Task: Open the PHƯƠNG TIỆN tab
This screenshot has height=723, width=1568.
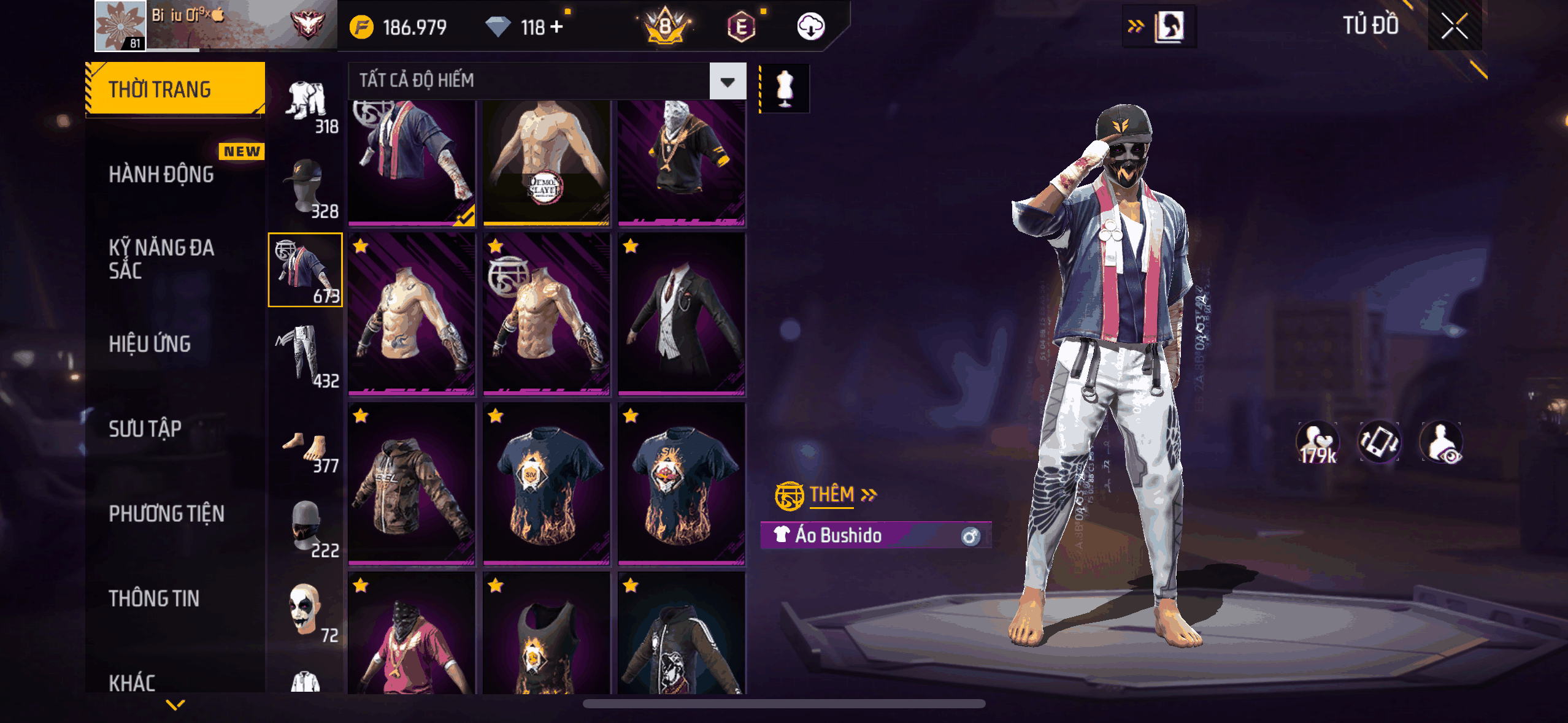Action: click(x=166, y=513)
